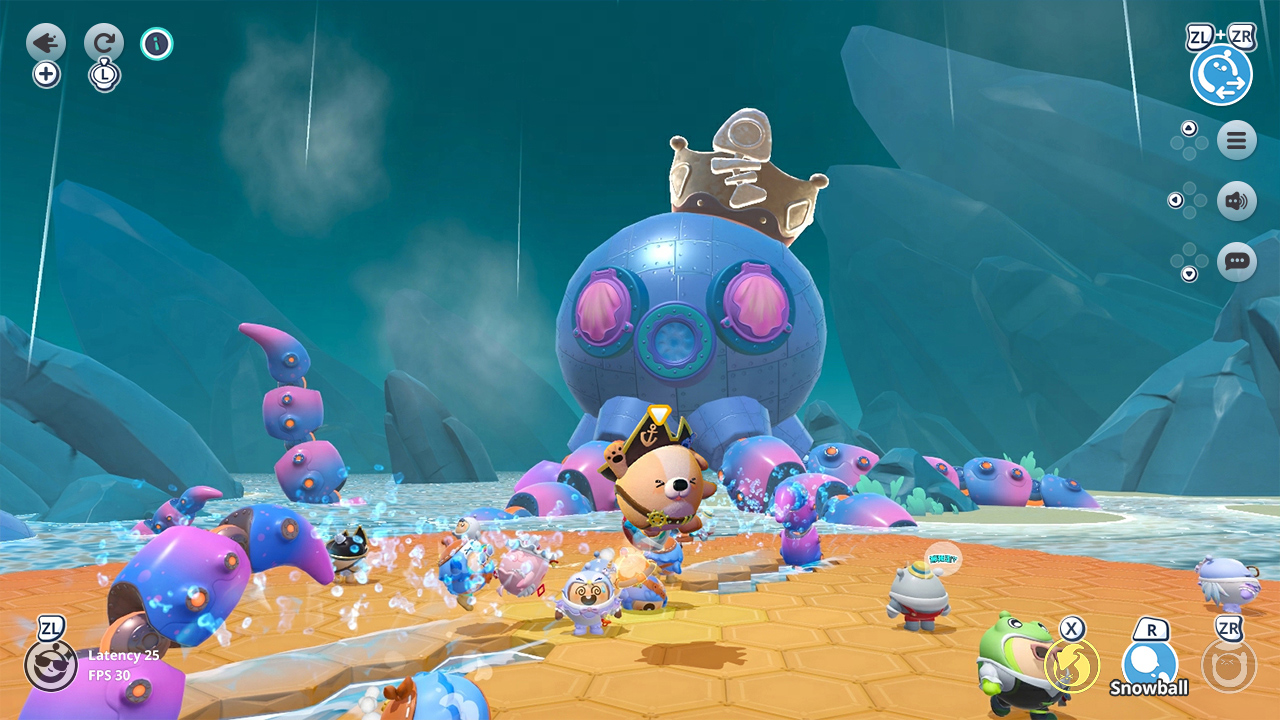
Task: Click the blue snowball ability icon
Action: (1152, 660)
